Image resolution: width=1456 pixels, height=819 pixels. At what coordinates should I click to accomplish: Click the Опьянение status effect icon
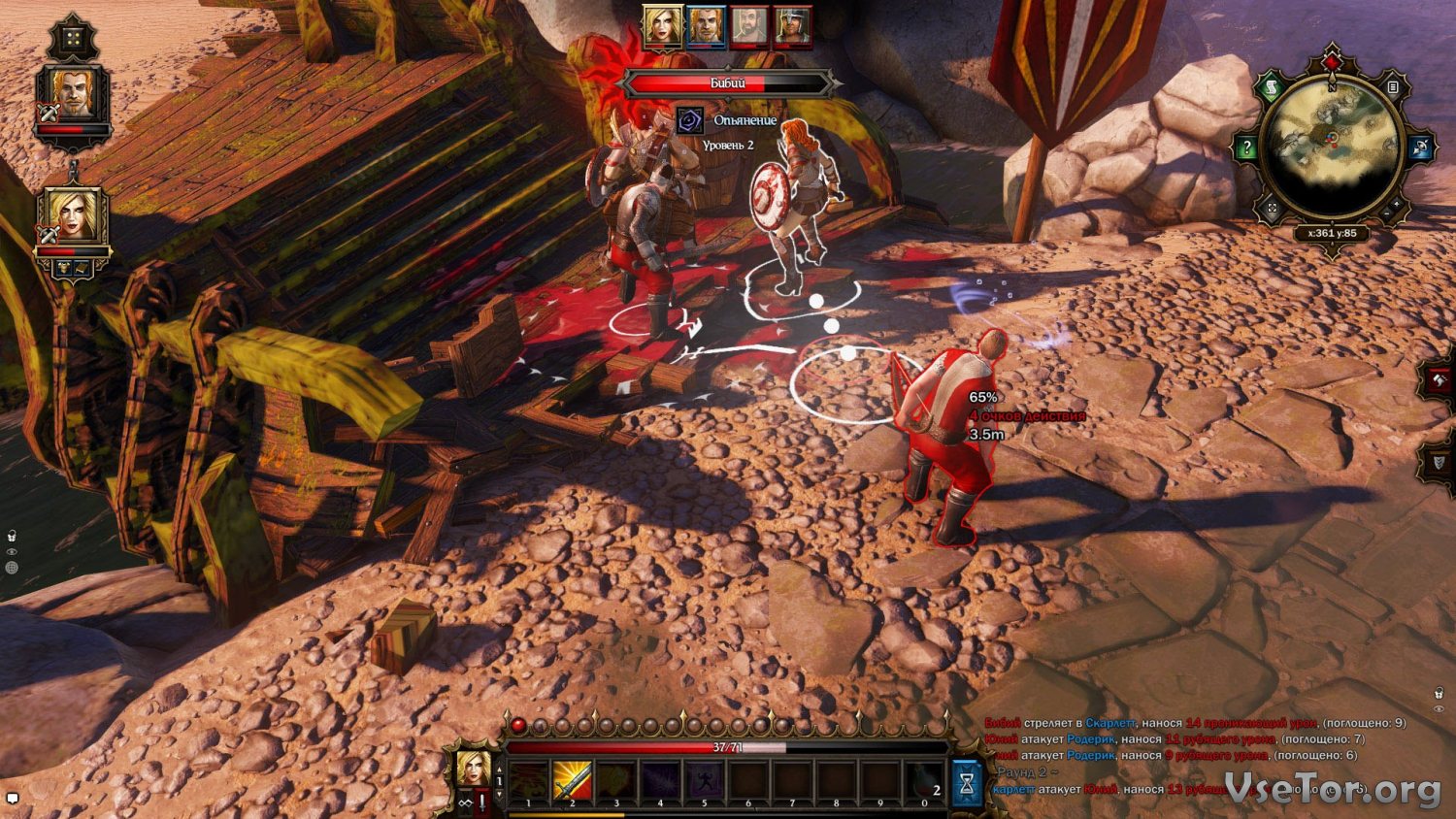coord(689,120)
